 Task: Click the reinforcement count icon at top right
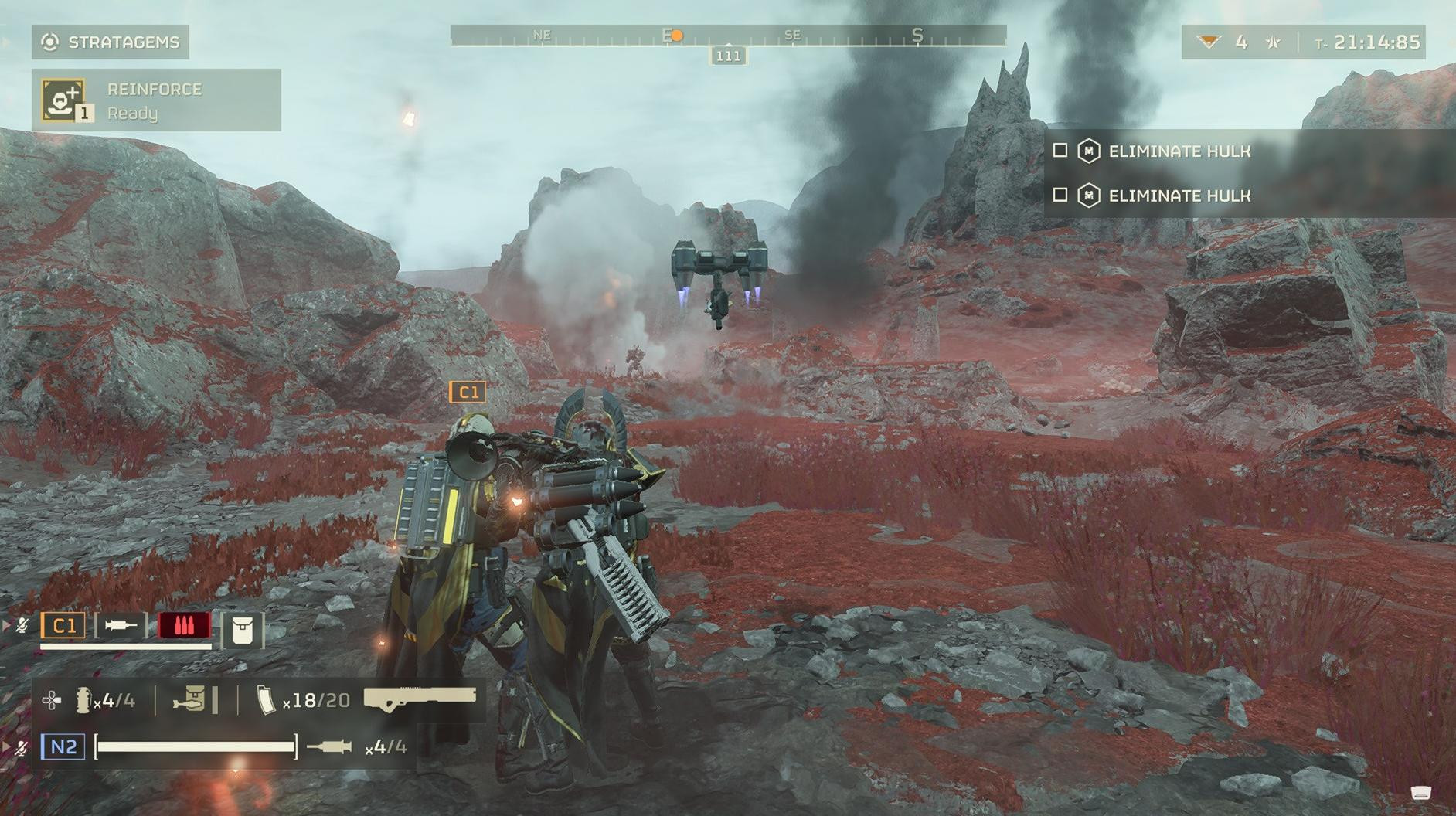pyautogui.click(x=1209, y=42)
